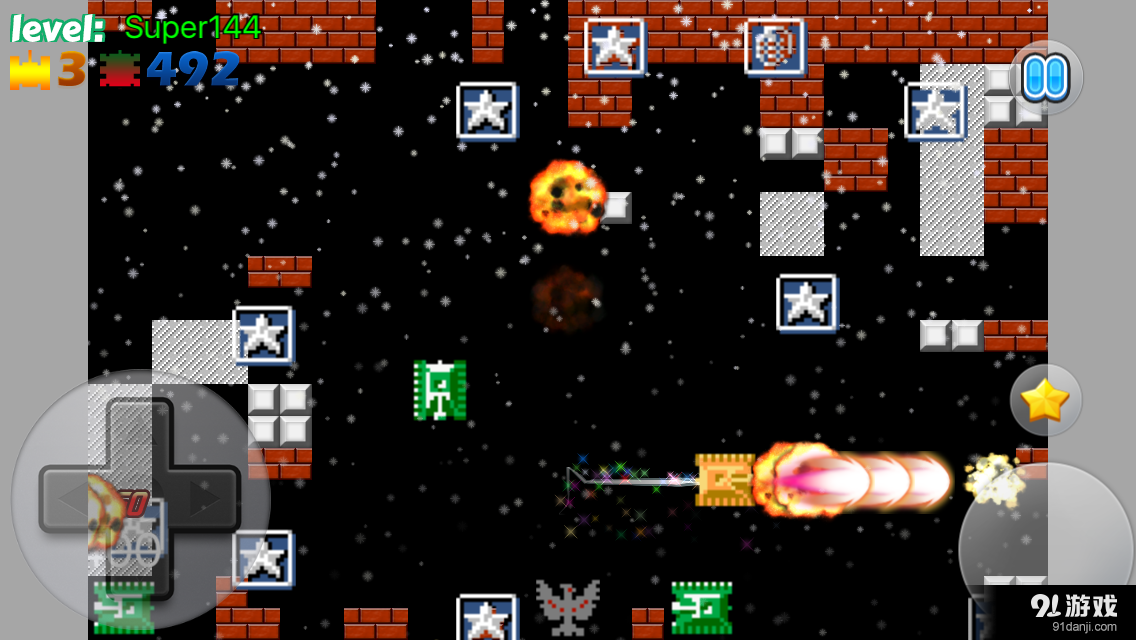
Task: Pause the game with the blue pause button
Action: click(1046, 77)
